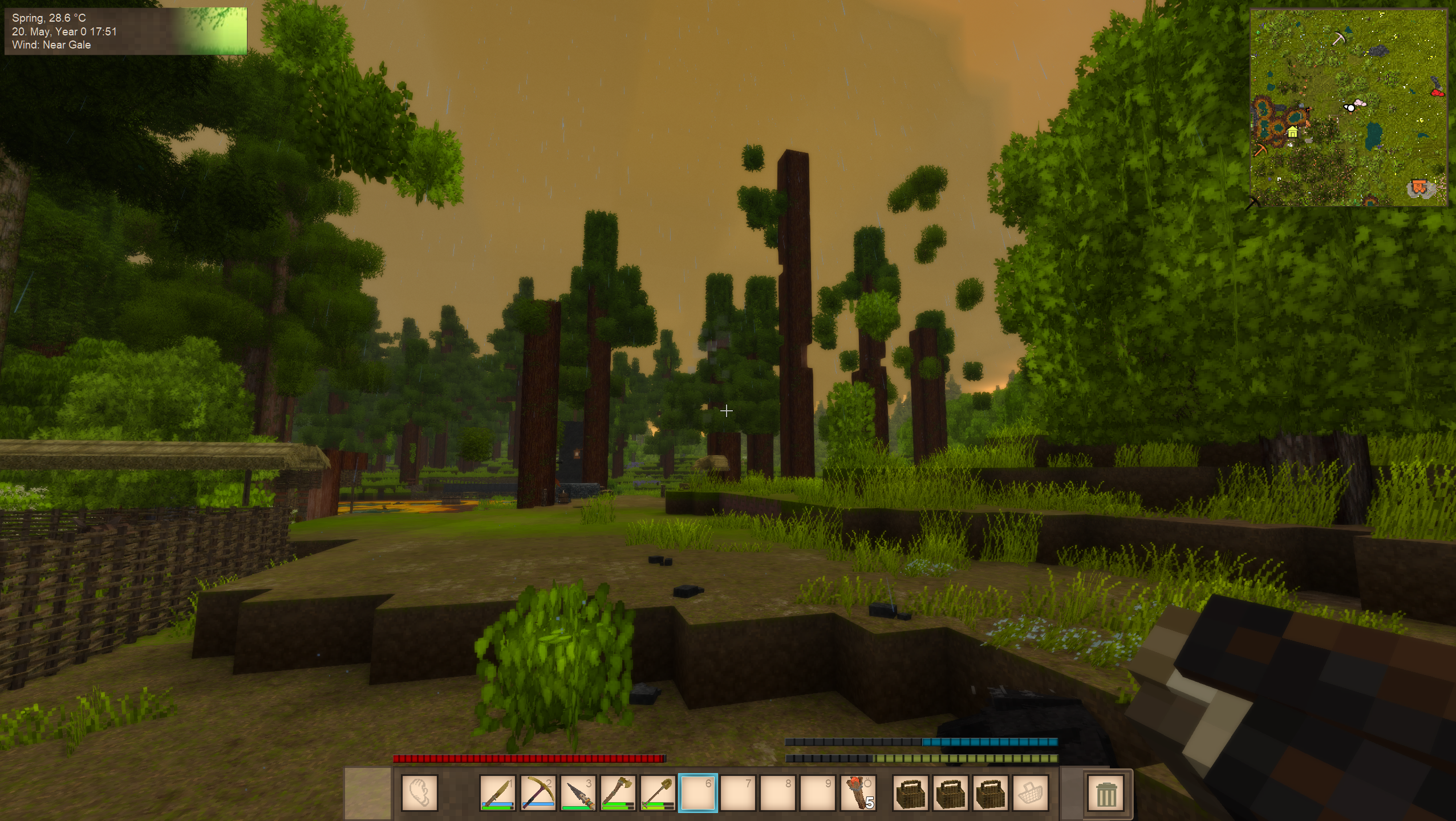
Task: Click the offhand slot with hand outline
Action: pyautogui.click(x=419, y=792)
